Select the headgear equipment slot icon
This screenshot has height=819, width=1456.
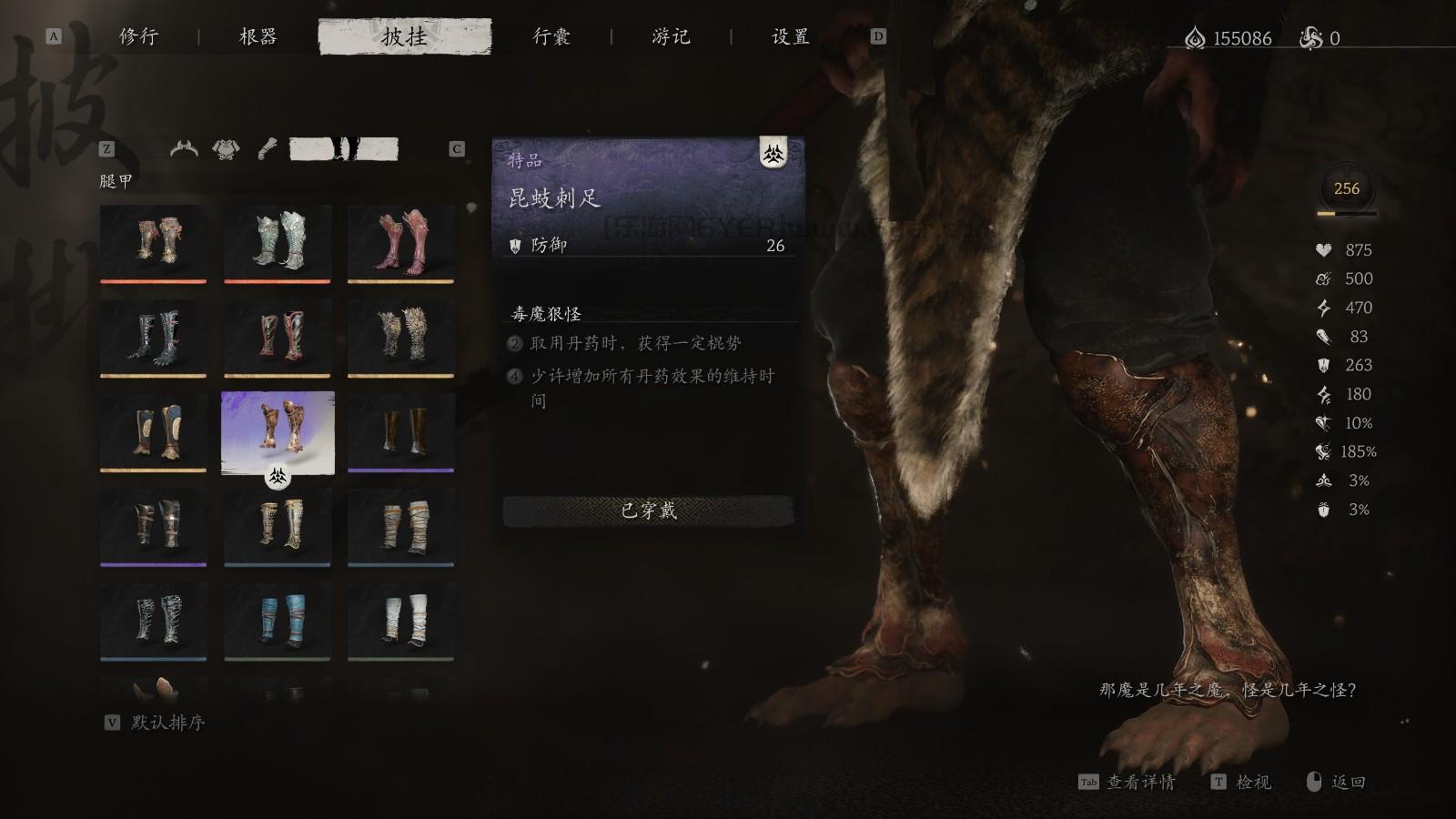coord(184,147)
